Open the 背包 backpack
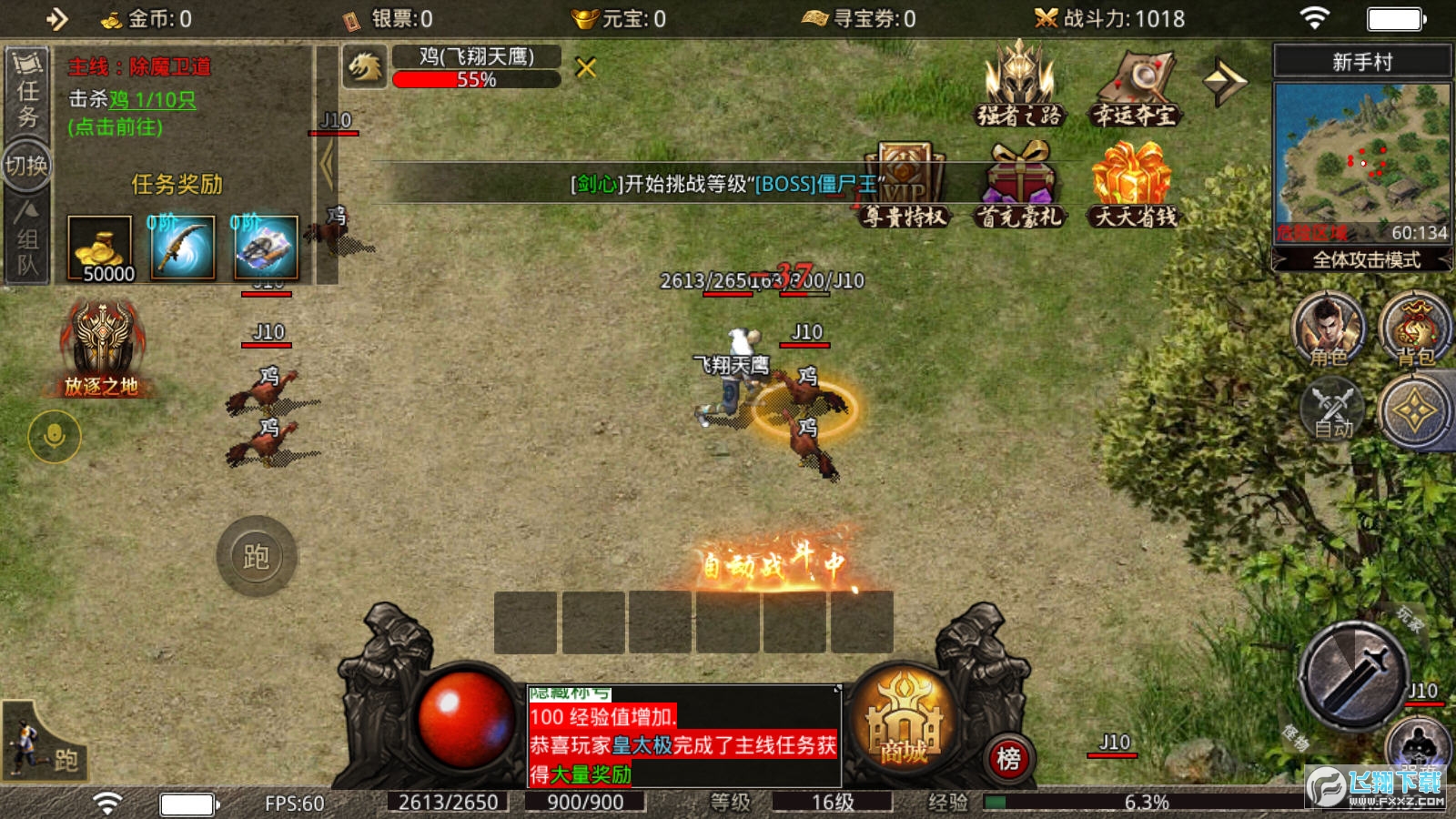 pyautogui.click(x=1414, y=329)
